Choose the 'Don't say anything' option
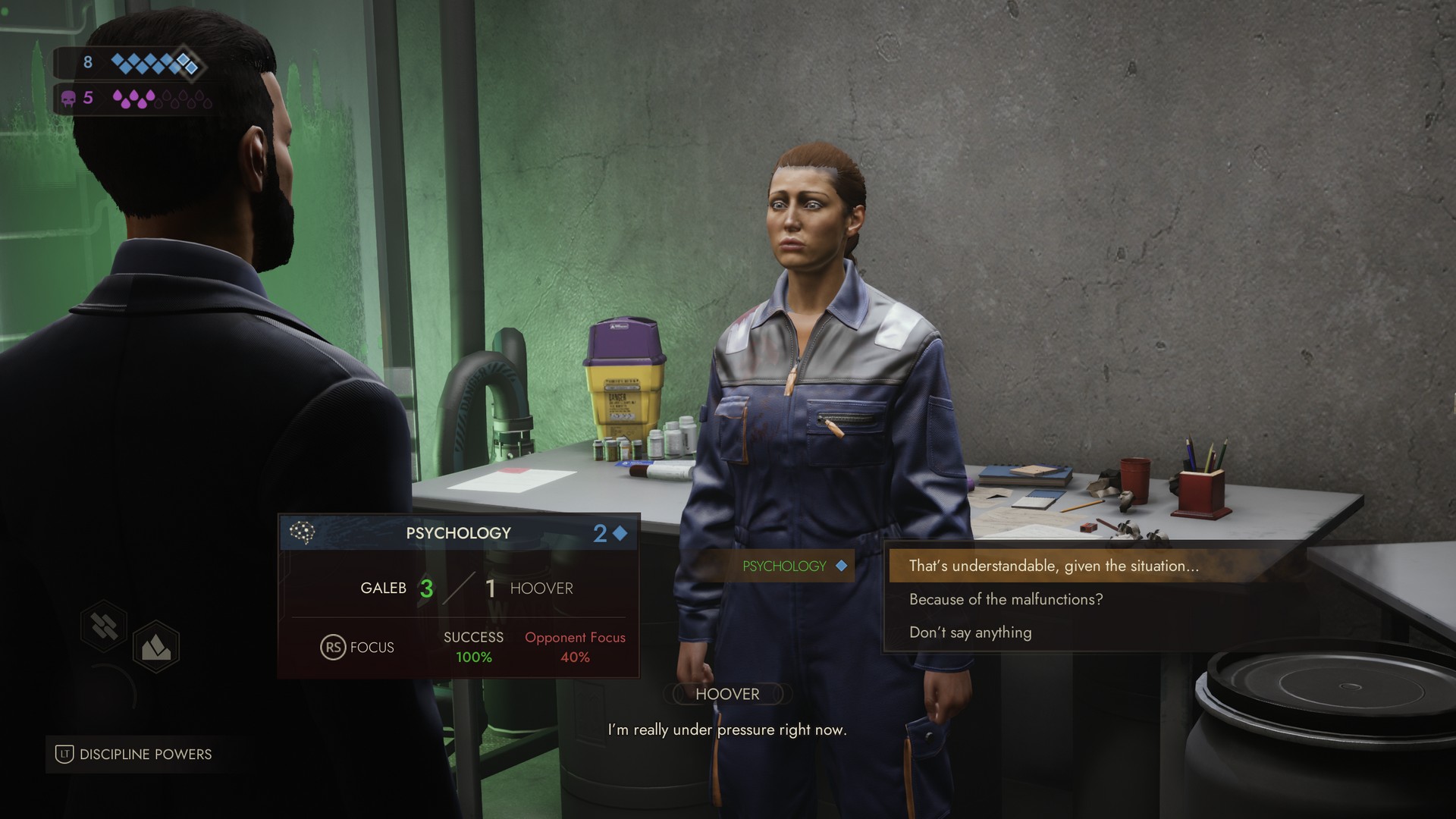Viewport: 1456px width, 819px height. tap(970, 632)
